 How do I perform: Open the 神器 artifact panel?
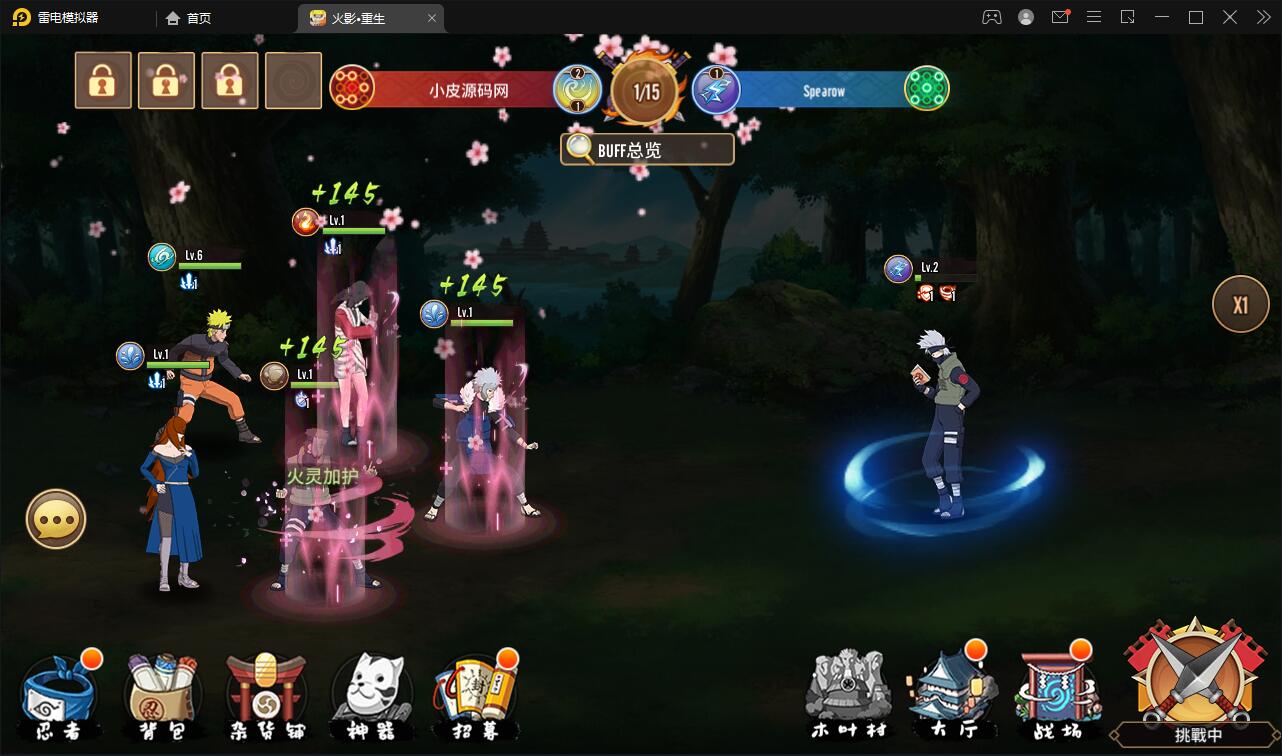click(371, 692)
